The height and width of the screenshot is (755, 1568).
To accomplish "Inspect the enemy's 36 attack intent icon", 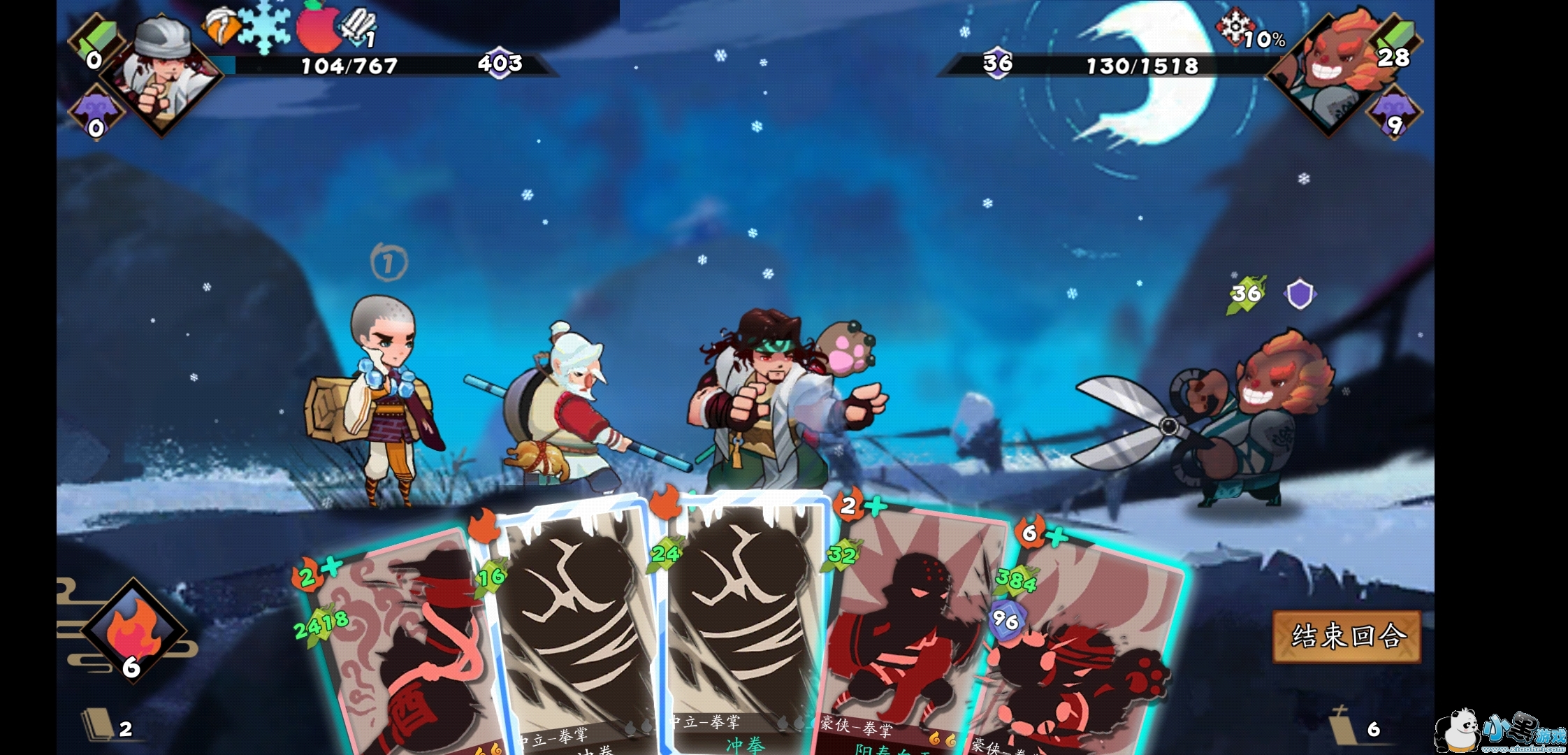I will tap(1247, 294).
